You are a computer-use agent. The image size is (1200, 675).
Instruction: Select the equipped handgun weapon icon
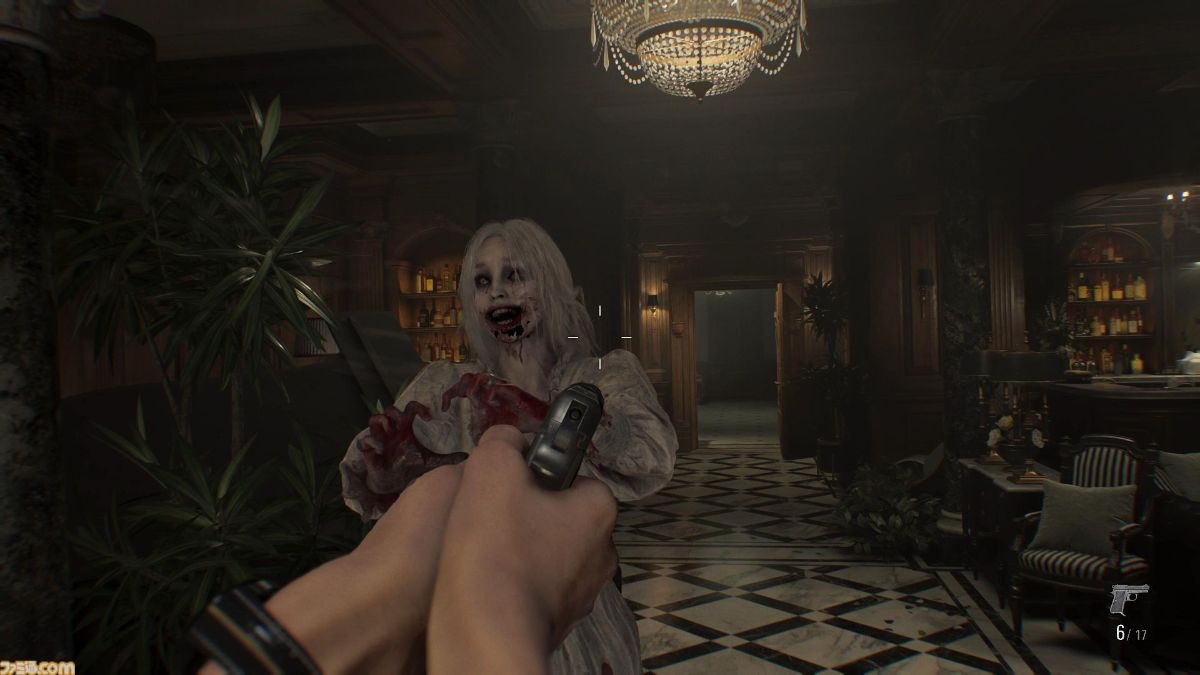coord(1128,599)
